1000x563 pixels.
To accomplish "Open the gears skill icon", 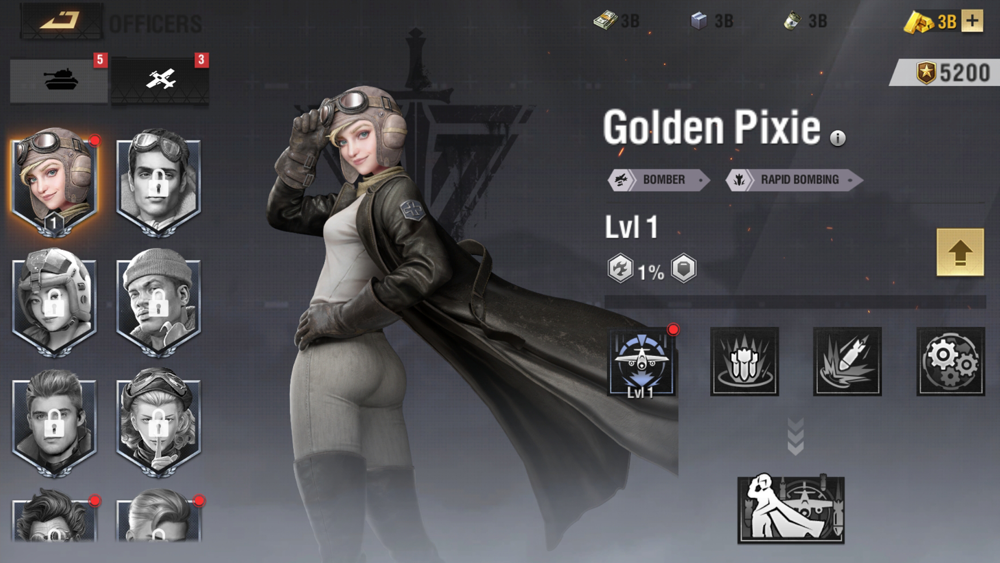I will coord(950,361).
